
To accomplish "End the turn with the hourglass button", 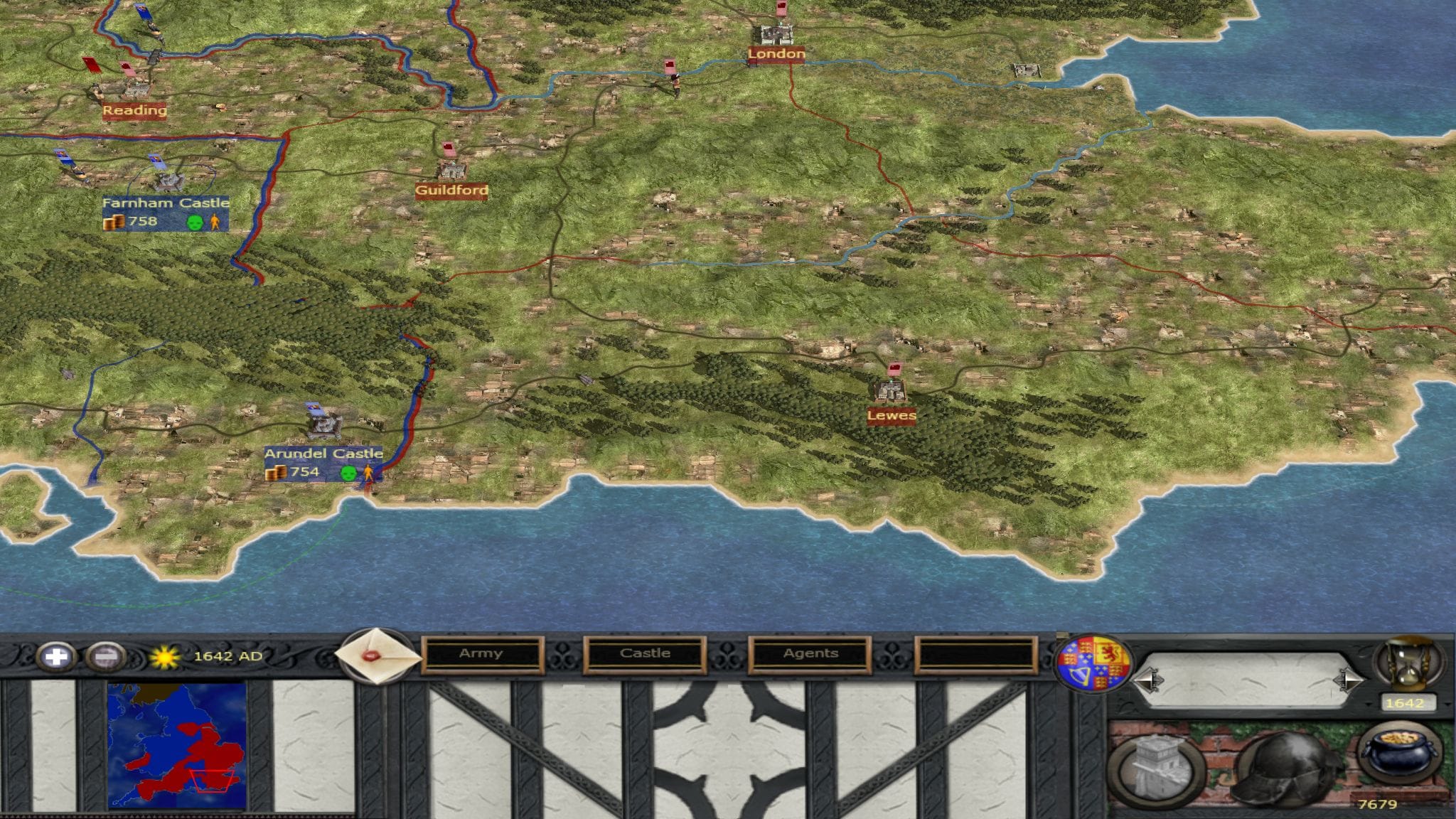I will (x=1408, y=664).
